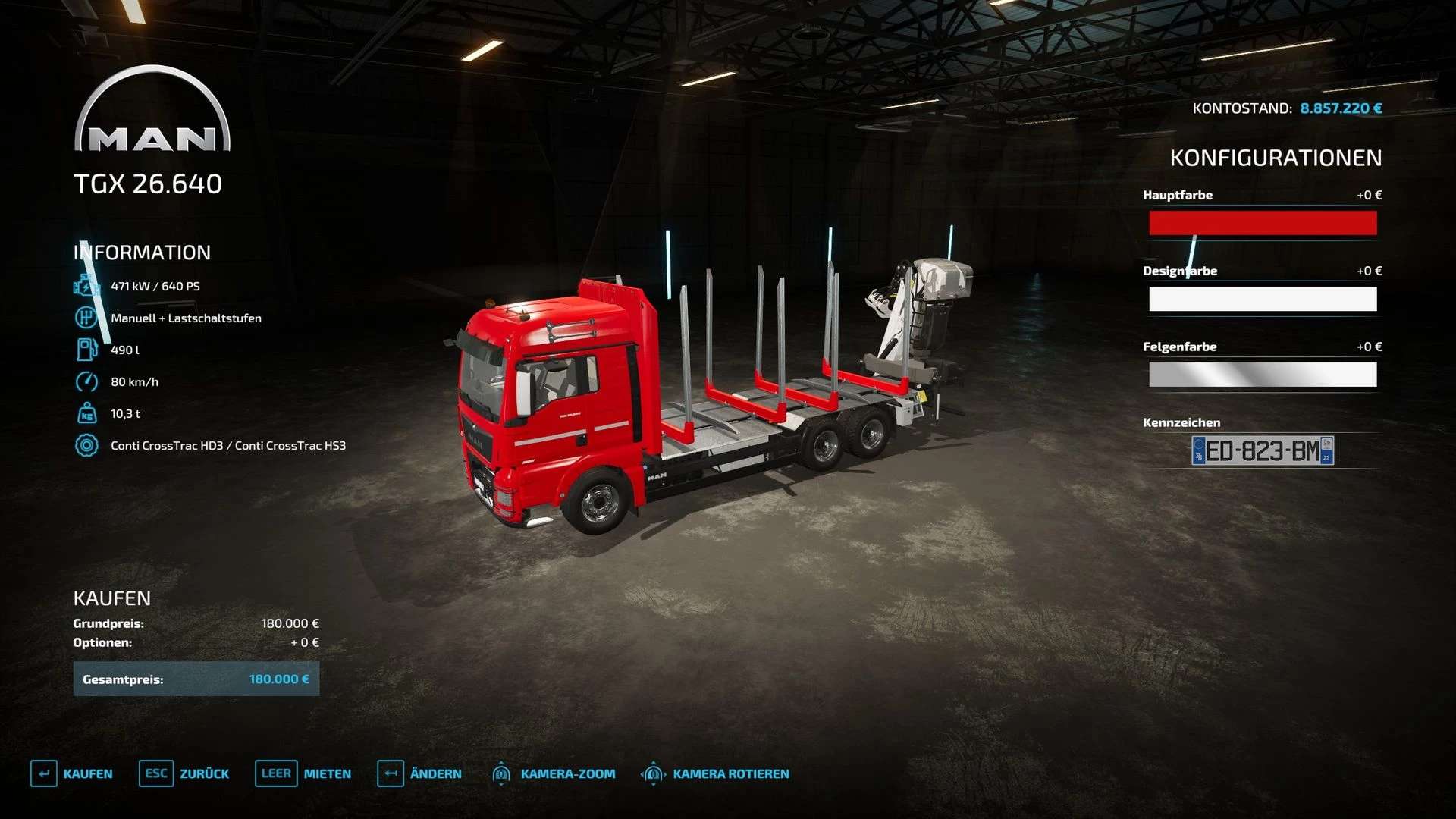Go back with Zurück
The image size is (1456, 819).
184,773
